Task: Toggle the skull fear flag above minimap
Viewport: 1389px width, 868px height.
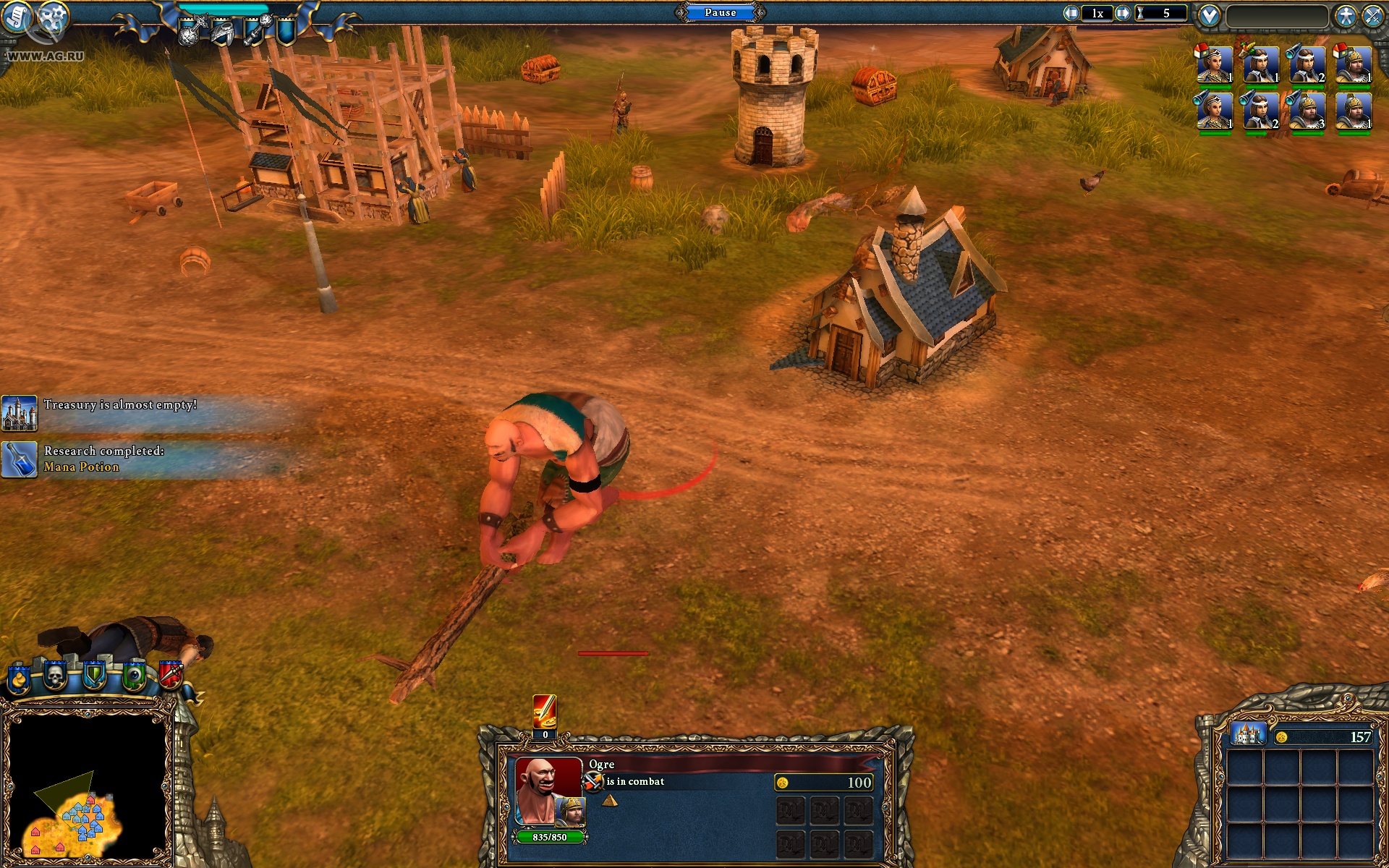Action: coord(55,676)
